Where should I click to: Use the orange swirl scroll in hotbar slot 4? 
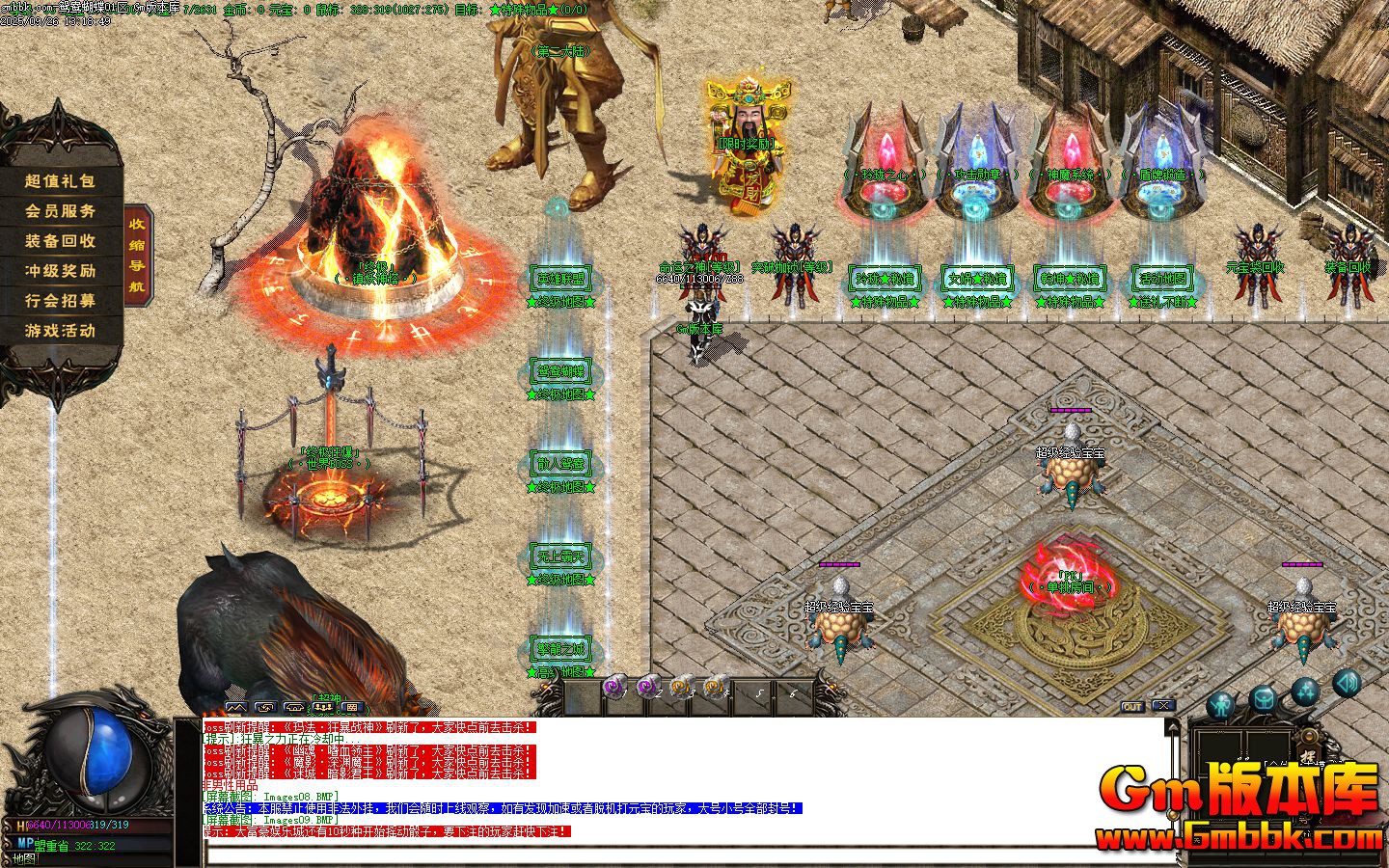click(715, 687)
